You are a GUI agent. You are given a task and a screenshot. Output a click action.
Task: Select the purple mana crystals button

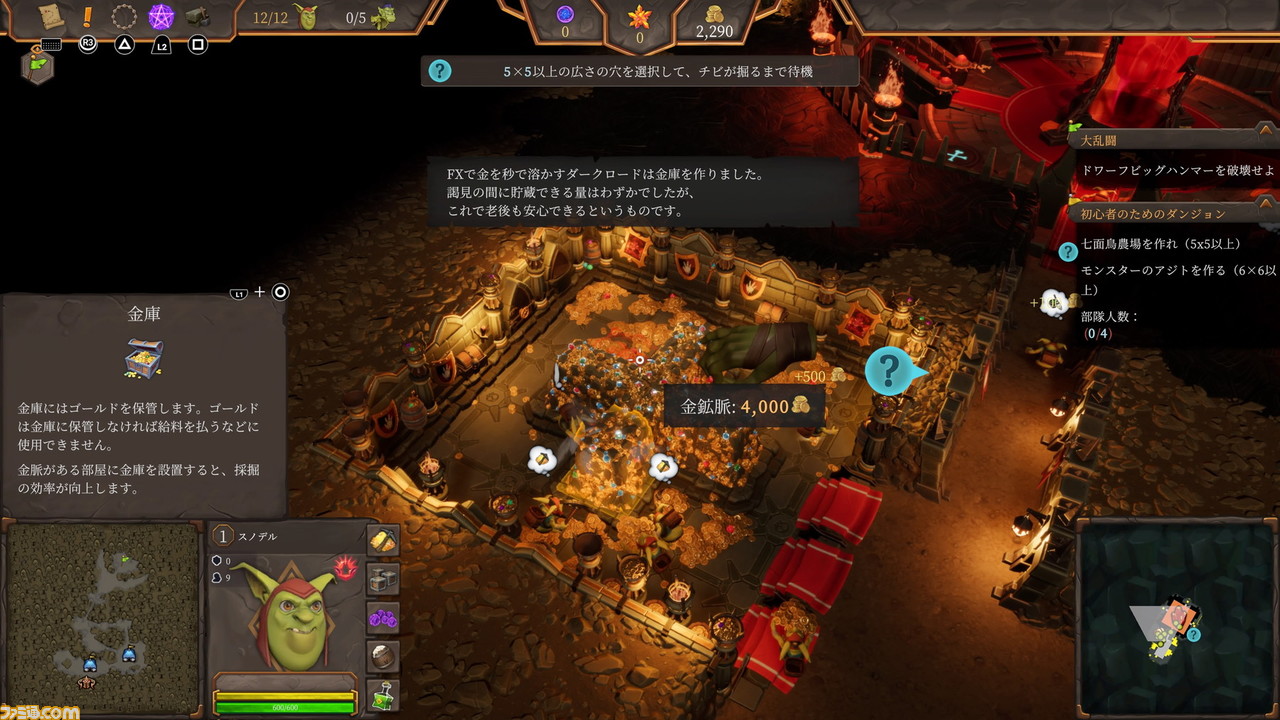383,617
